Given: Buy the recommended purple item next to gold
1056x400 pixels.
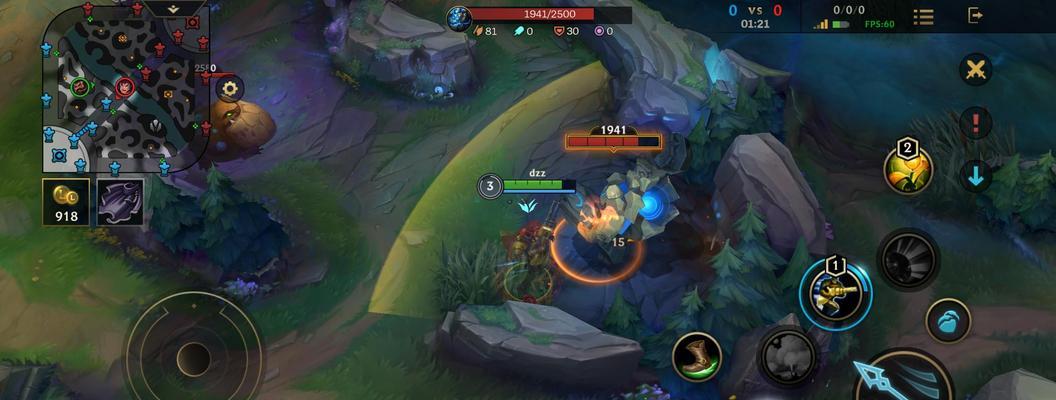Looking at the screenshot, I should [120, 202].
